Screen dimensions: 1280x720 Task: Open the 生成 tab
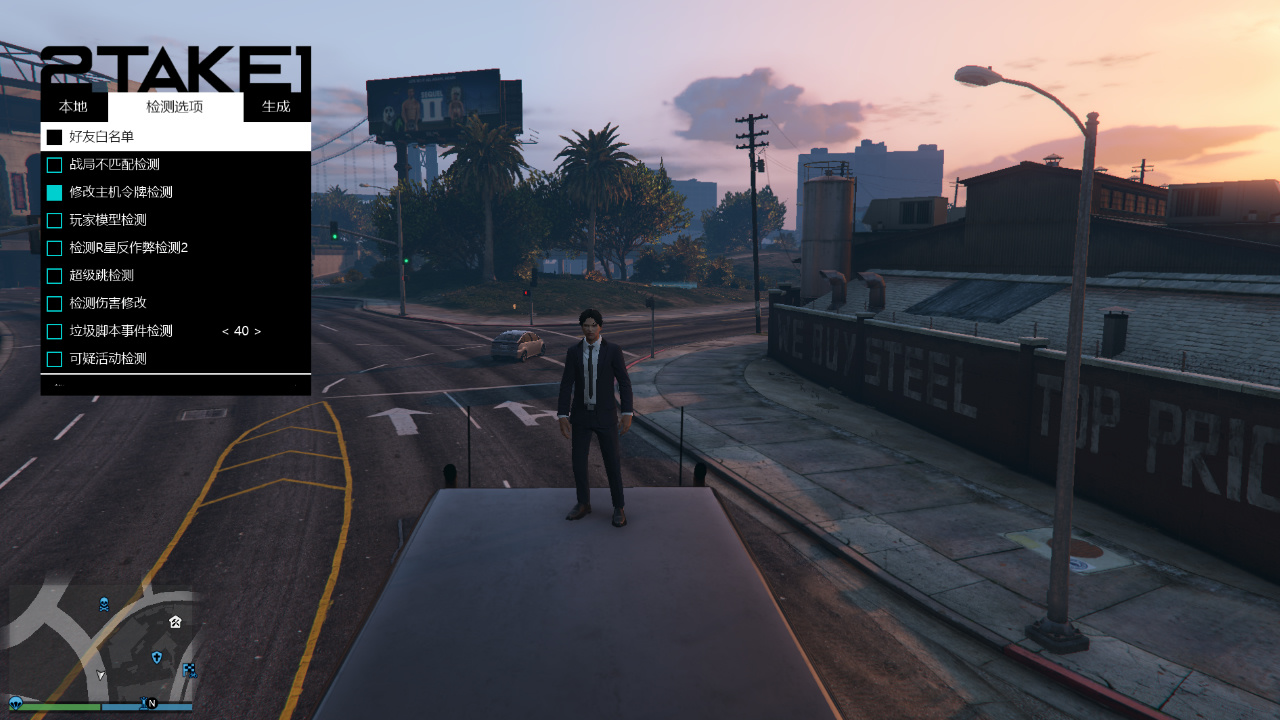pos(276,107)
